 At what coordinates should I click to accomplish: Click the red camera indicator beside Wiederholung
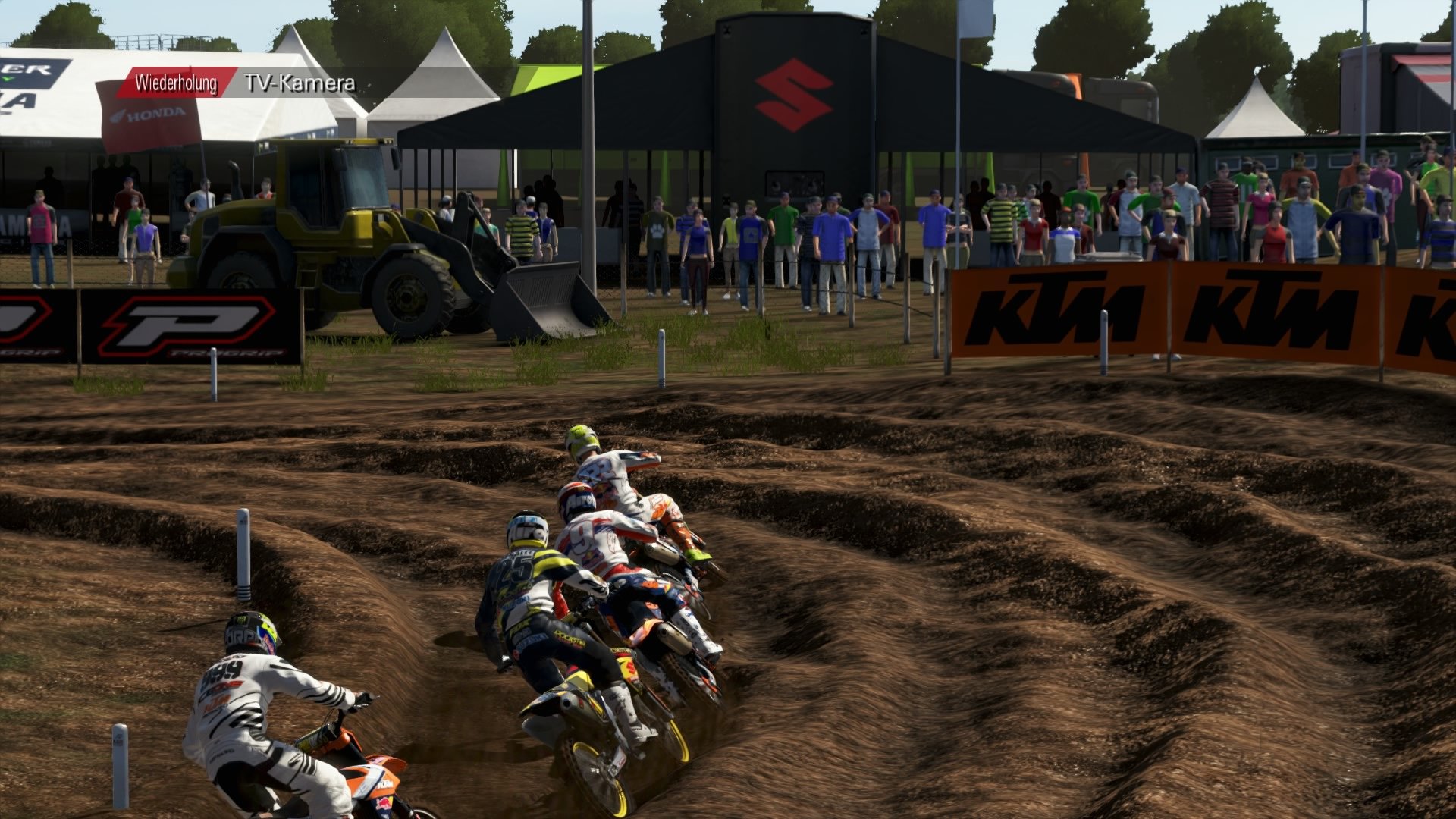(230, 83)
